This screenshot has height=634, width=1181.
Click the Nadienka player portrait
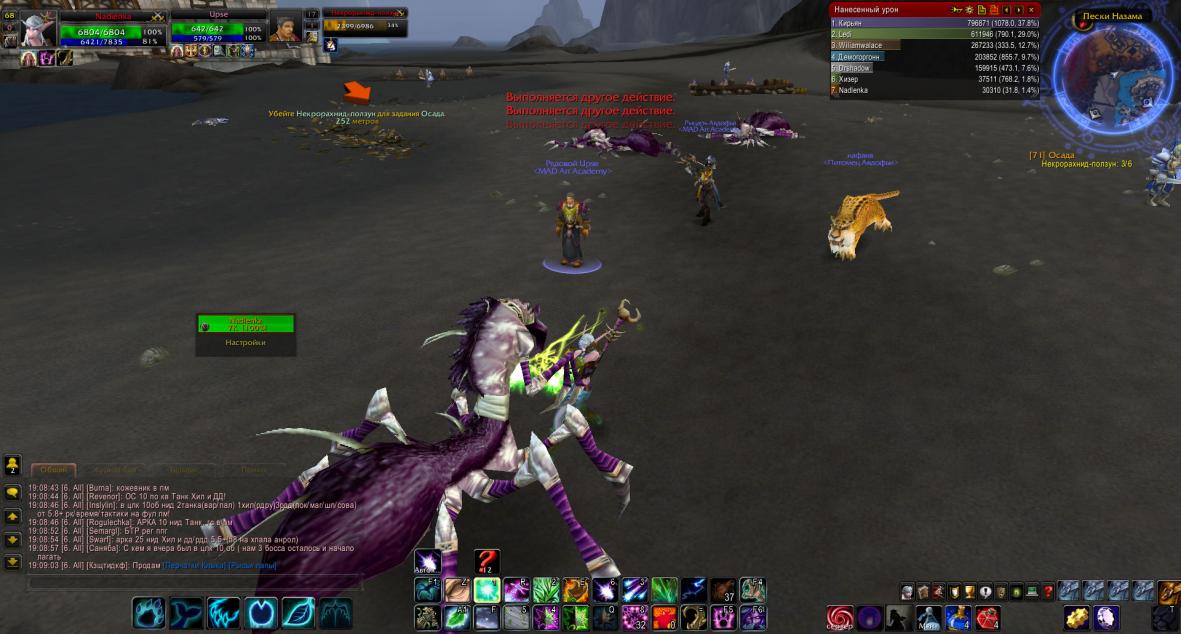[38, 28]
